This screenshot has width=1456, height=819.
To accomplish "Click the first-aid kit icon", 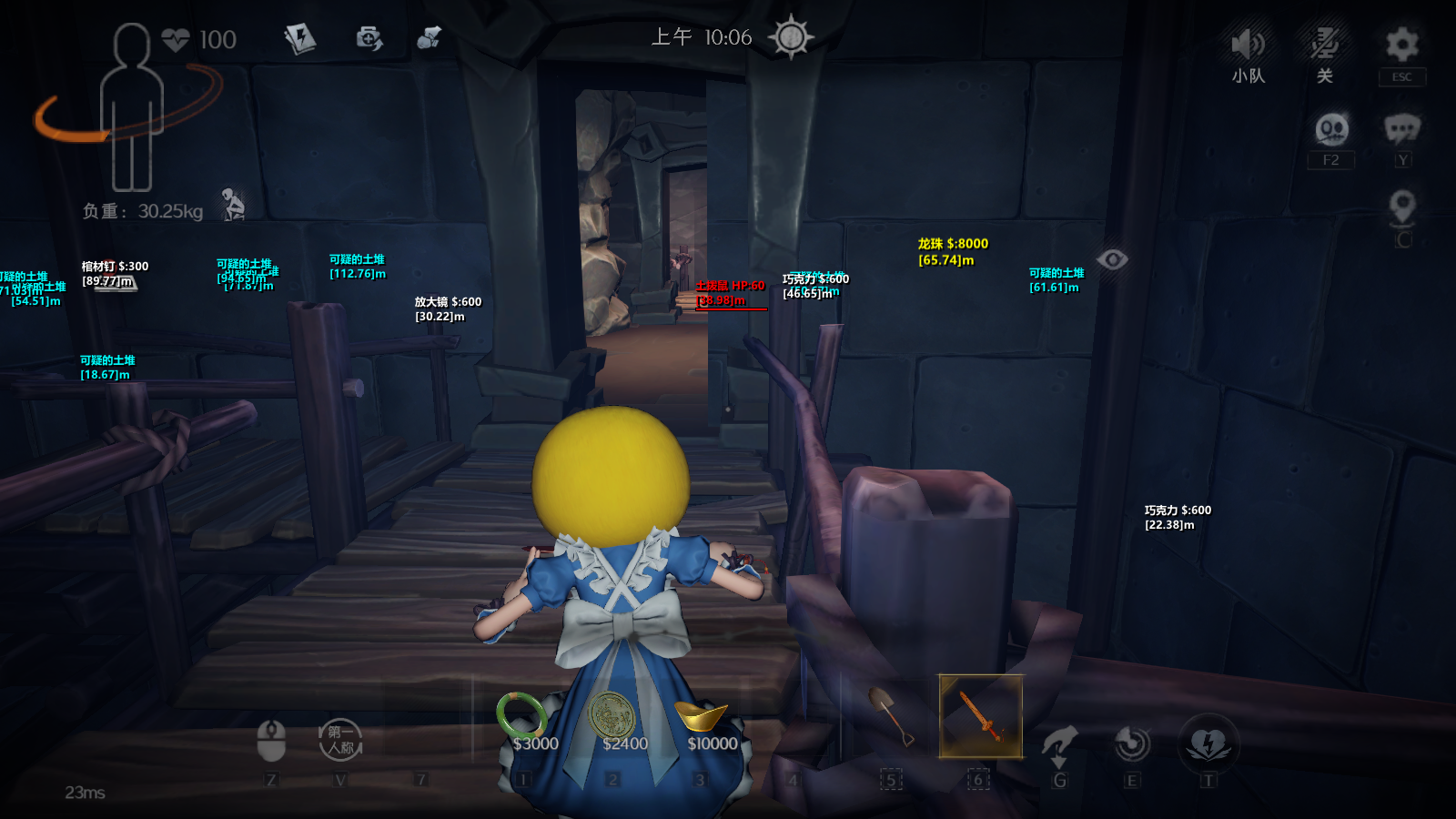I will click(x=369, y=38).
